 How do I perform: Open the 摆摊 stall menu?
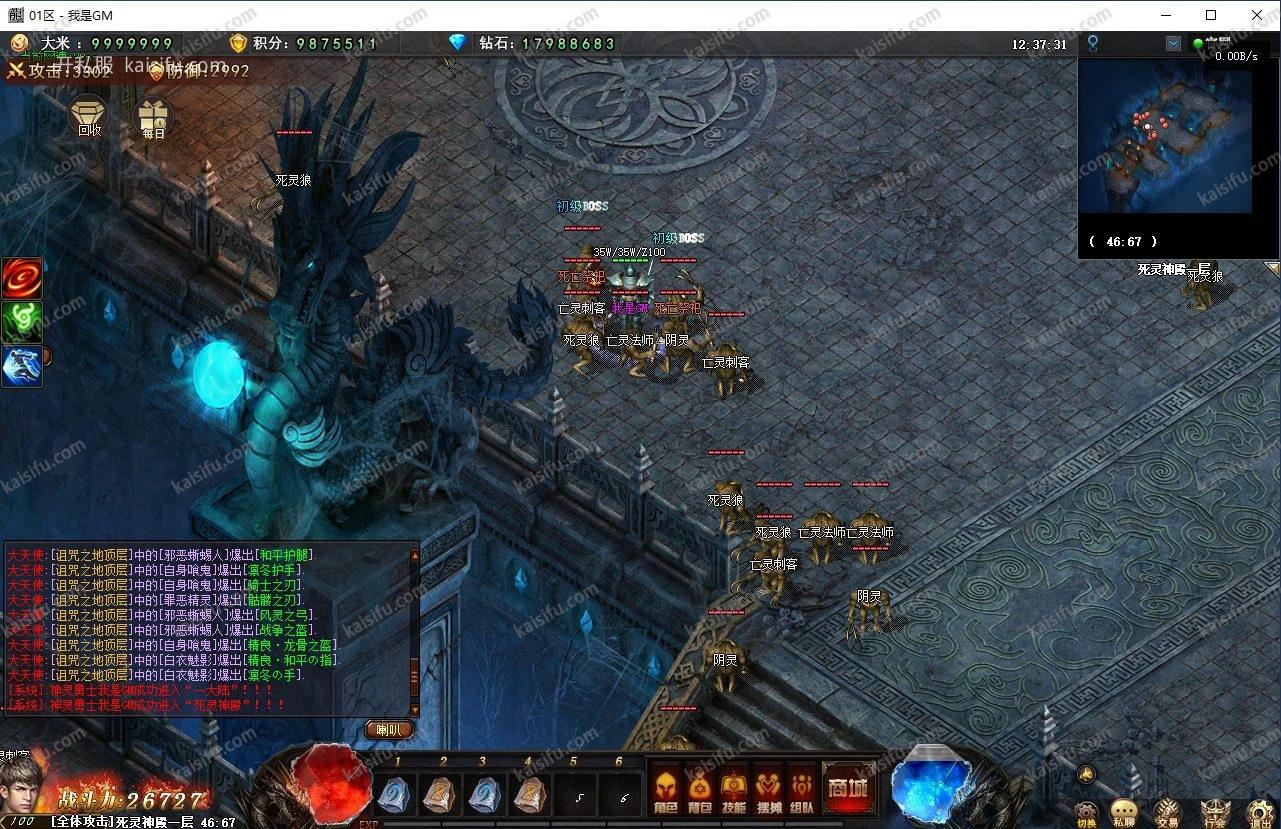click(768, 788)
